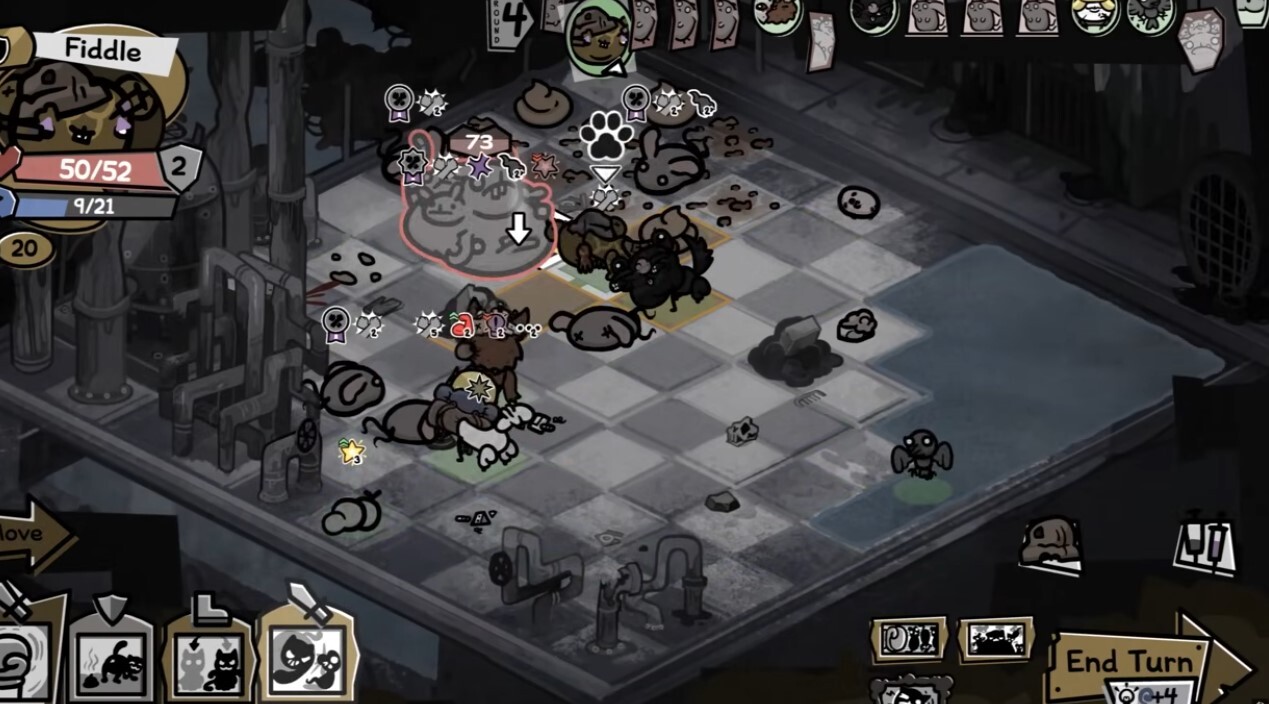
Task: Choose the cat attacking mouse sword ability
Action: [x=307, y=655]
